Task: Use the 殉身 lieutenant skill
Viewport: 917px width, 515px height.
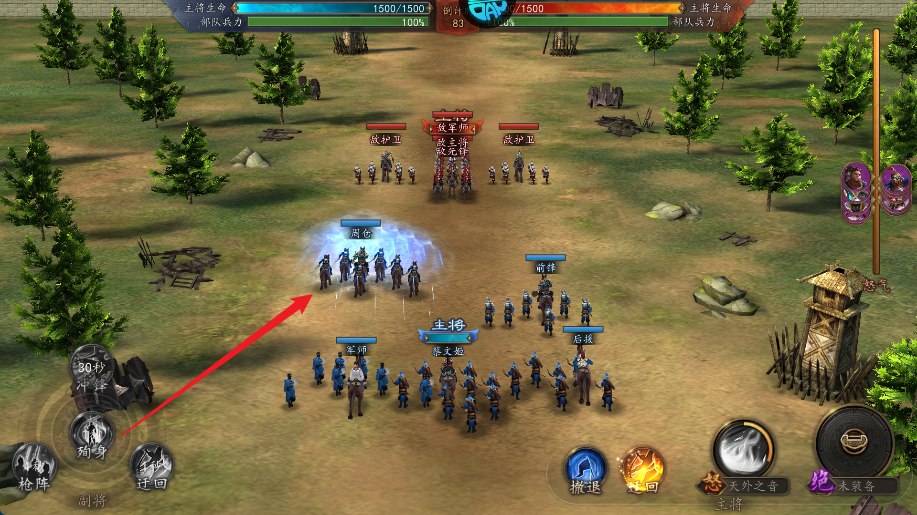Action: pyautogui.click(x=92, y=435)
